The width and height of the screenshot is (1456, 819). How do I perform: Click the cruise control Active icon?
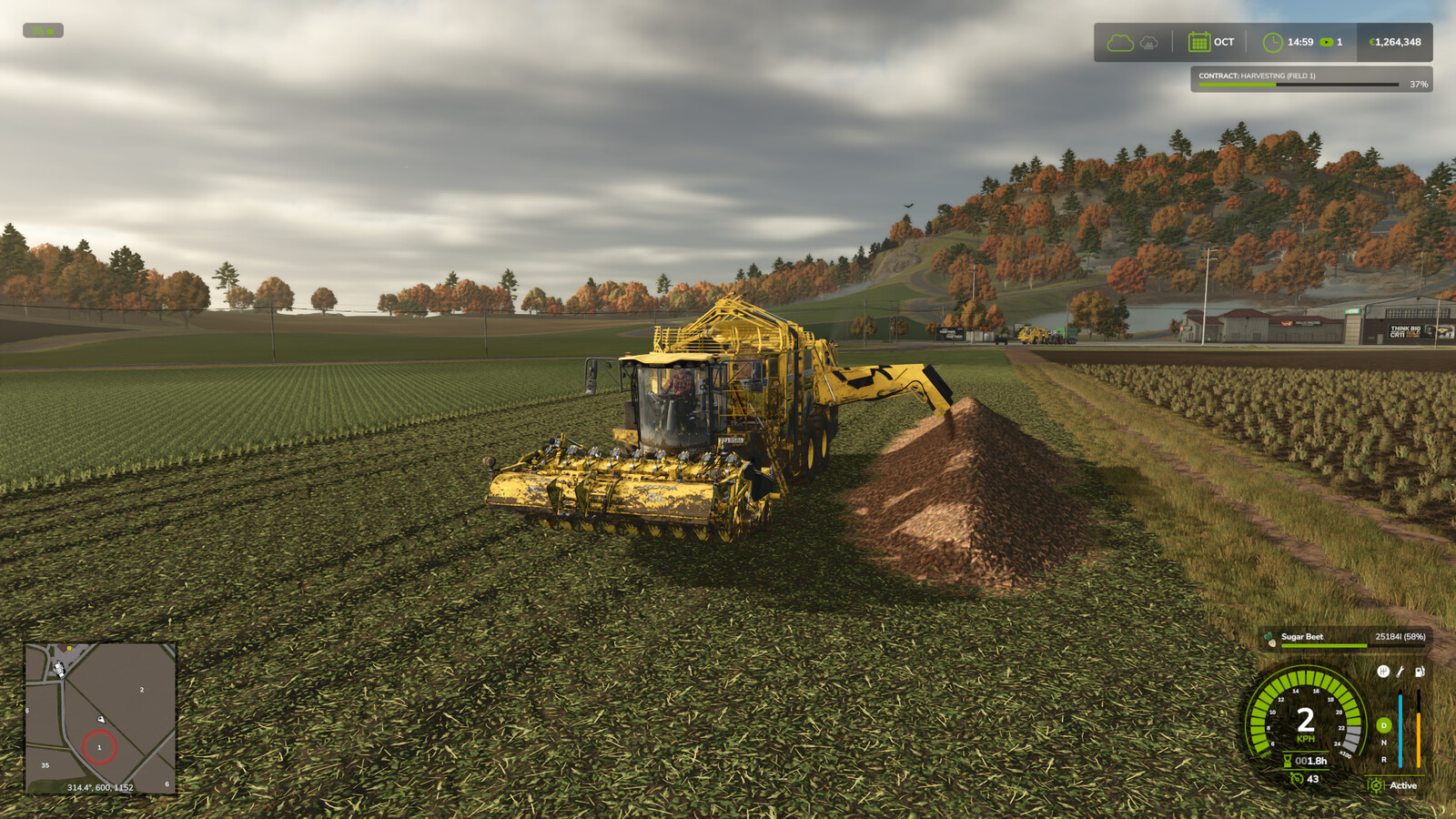[x=1375, y=784]
